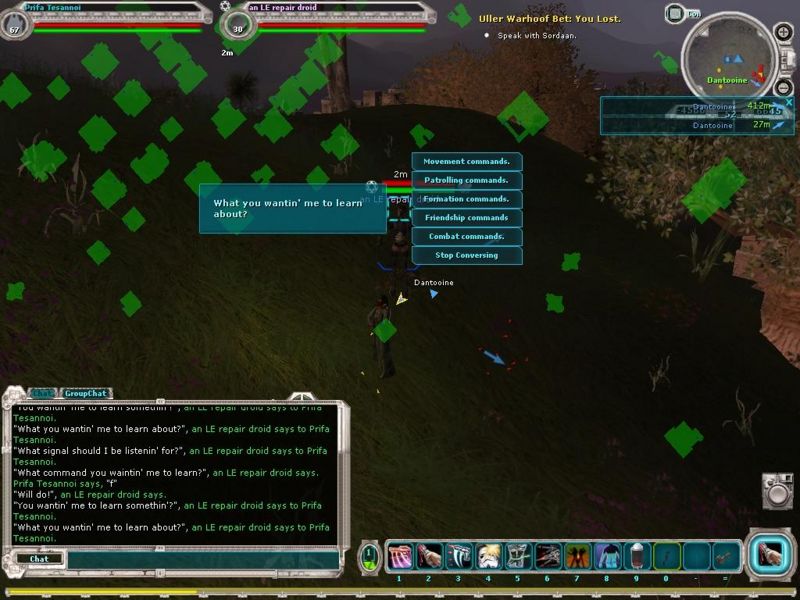Activate hotbar slot 1 claw slash ability
The height and width of the screenshot is (600, 800).
(x=398, y=556)
